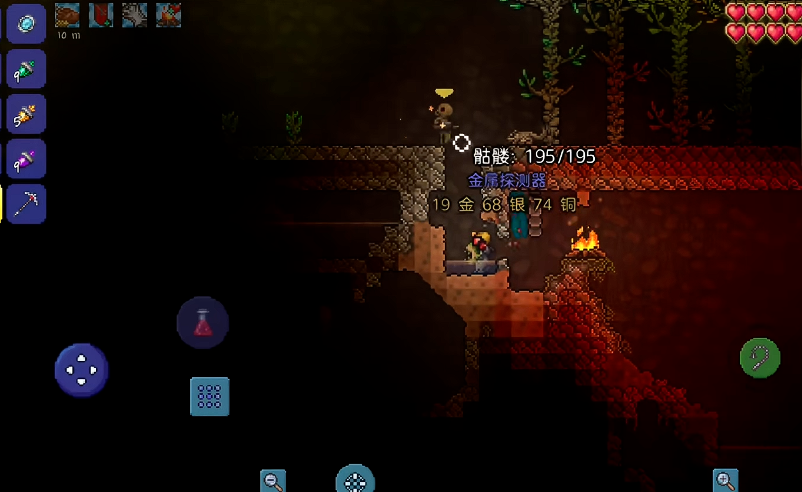Tap the red banner buff icon
802x492 pixels.
101,14
